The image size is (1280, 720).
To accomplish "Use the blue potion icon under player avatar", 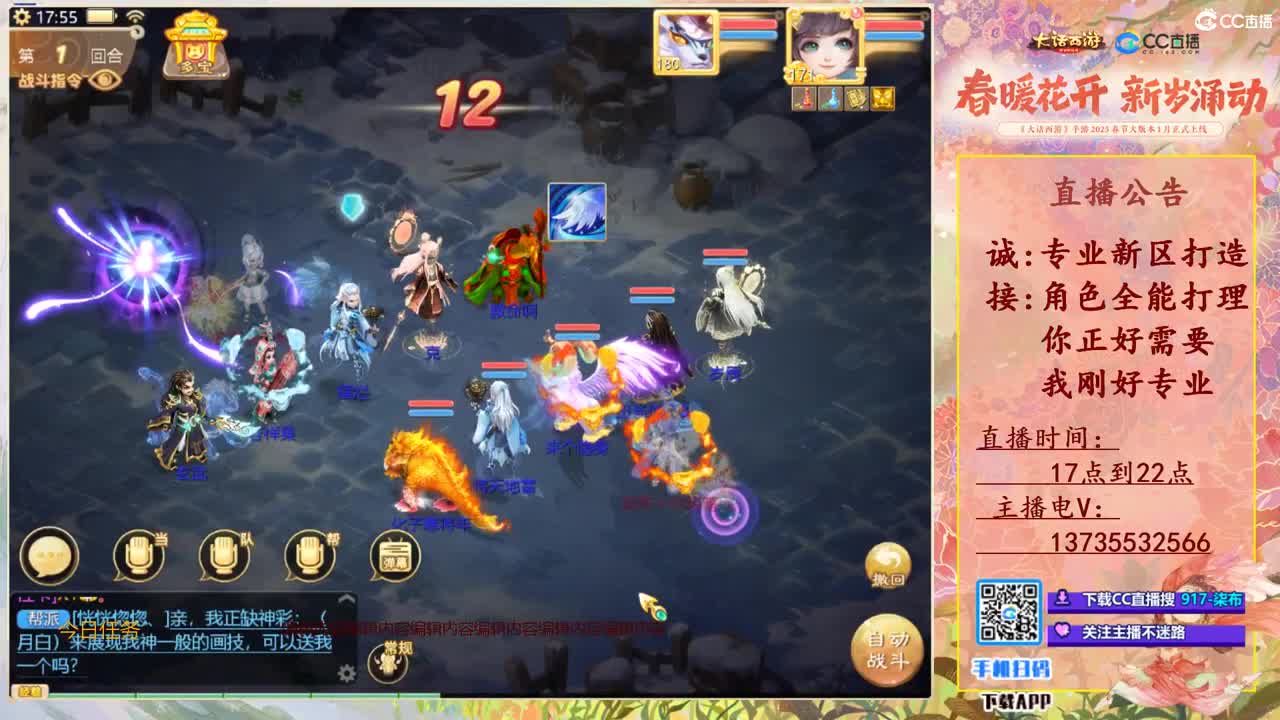I will [x=830, y=99].
